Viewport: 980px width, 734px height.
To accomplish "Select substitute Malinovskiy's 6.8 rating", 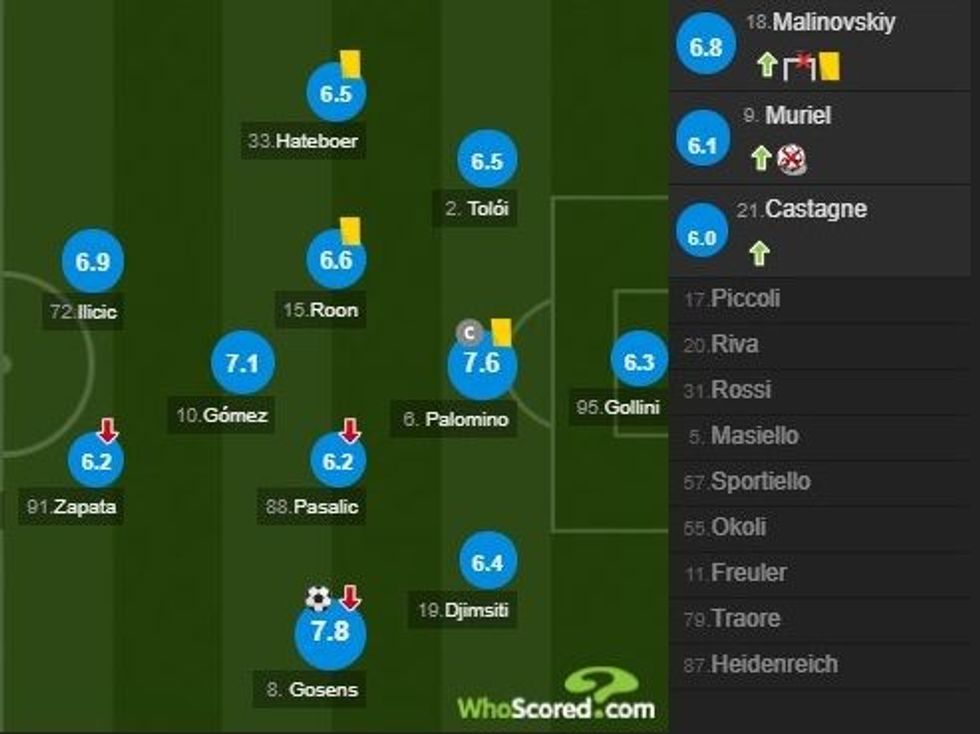I will [x=705, y=48].
